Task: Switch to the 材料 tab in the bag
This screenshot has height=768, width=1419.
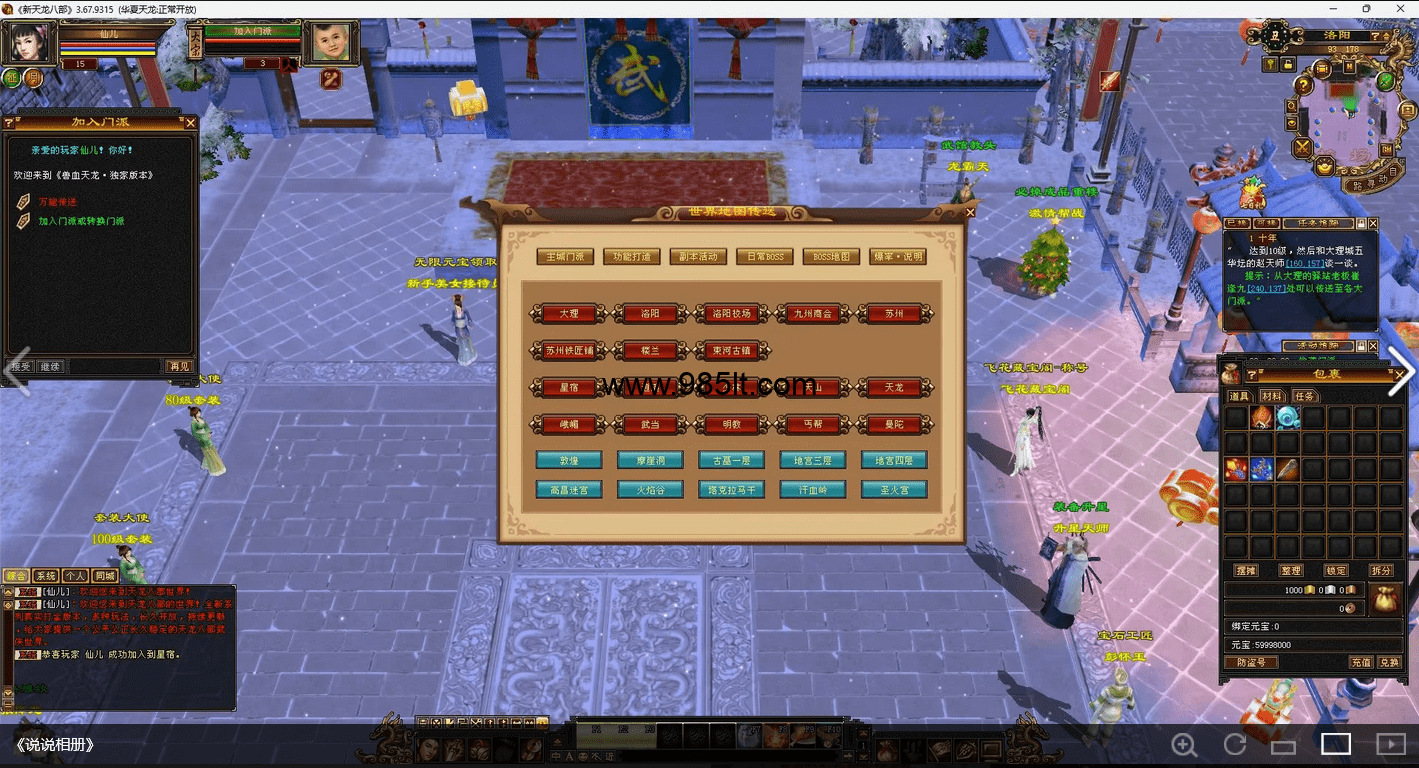Action: [1271, 396]
